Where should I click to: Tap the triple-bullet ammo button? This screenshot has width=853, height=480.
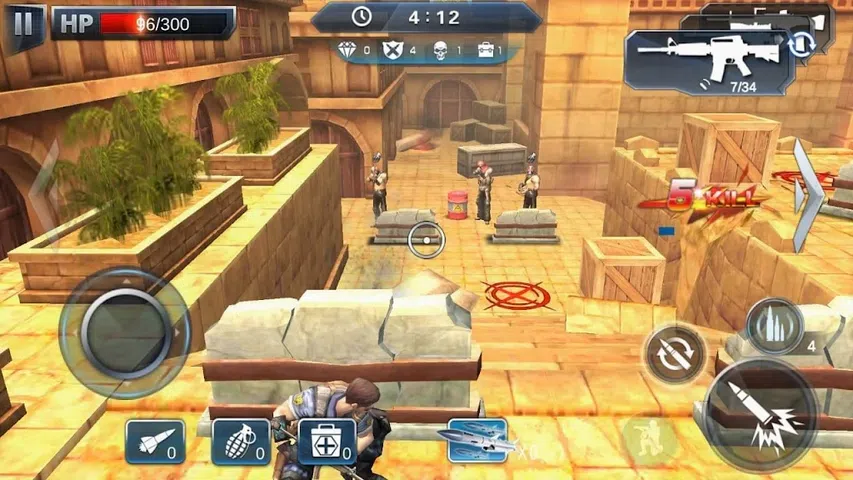[774, 326]
